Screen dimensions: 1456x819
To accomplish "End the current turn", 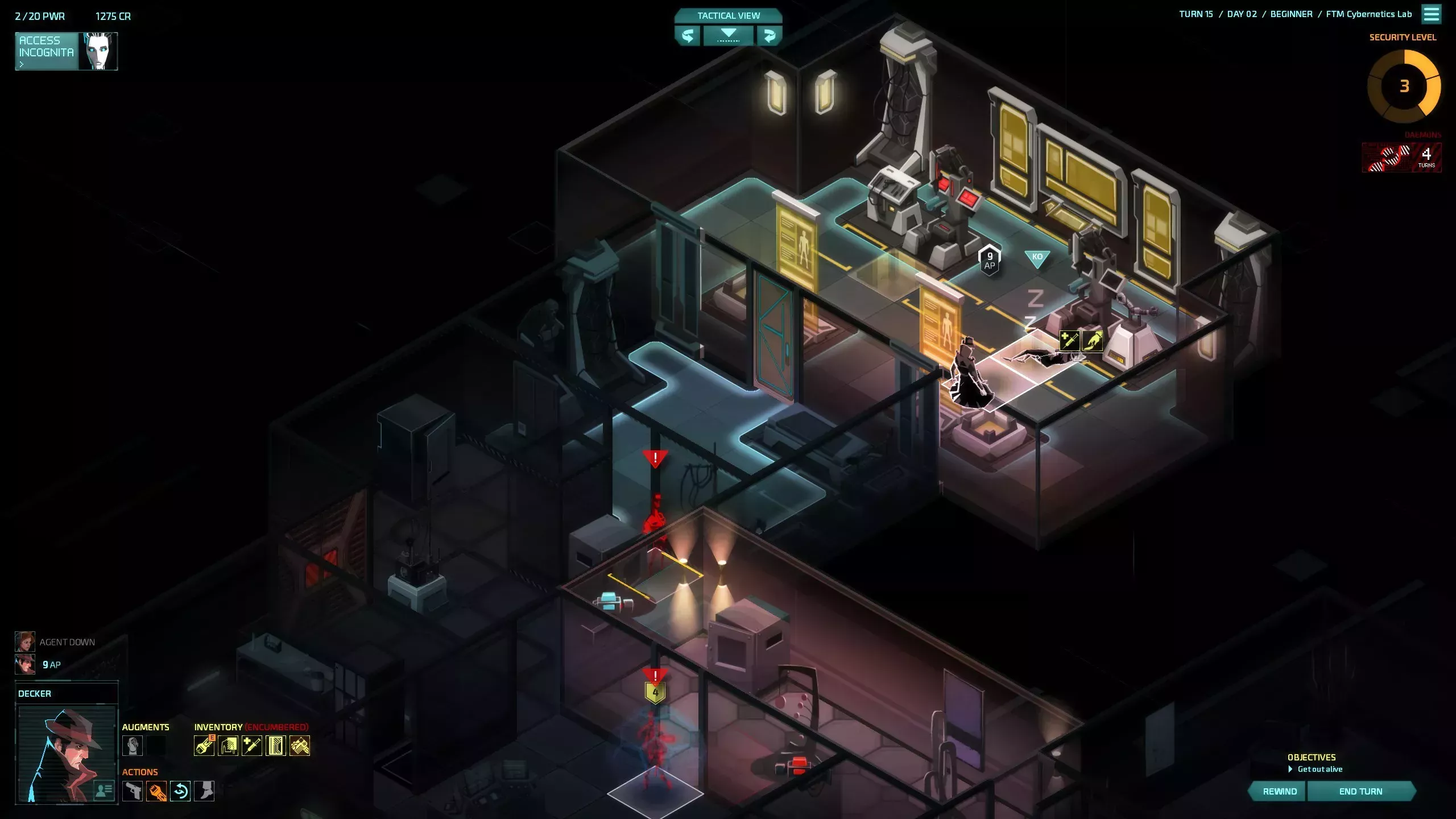I will pos(1360,791).
